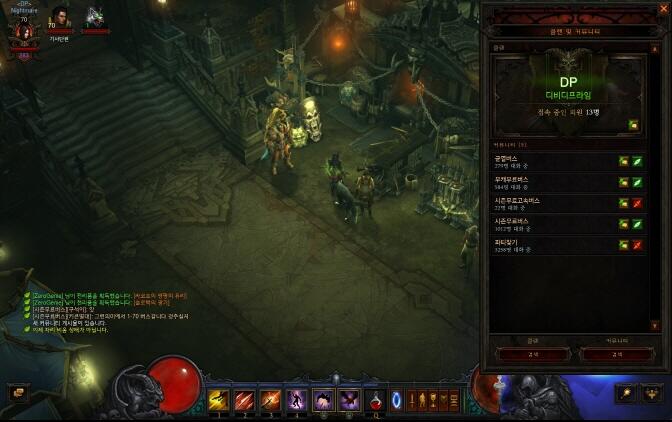Select the green-winged pet portrait
Image resolution: width=672 pixels, height=422 pixels.
click(94, 18)
